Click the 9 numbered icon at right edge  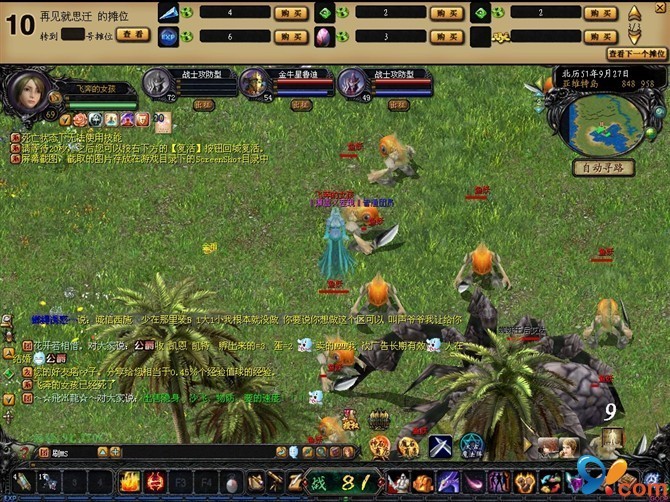[609, 410]
